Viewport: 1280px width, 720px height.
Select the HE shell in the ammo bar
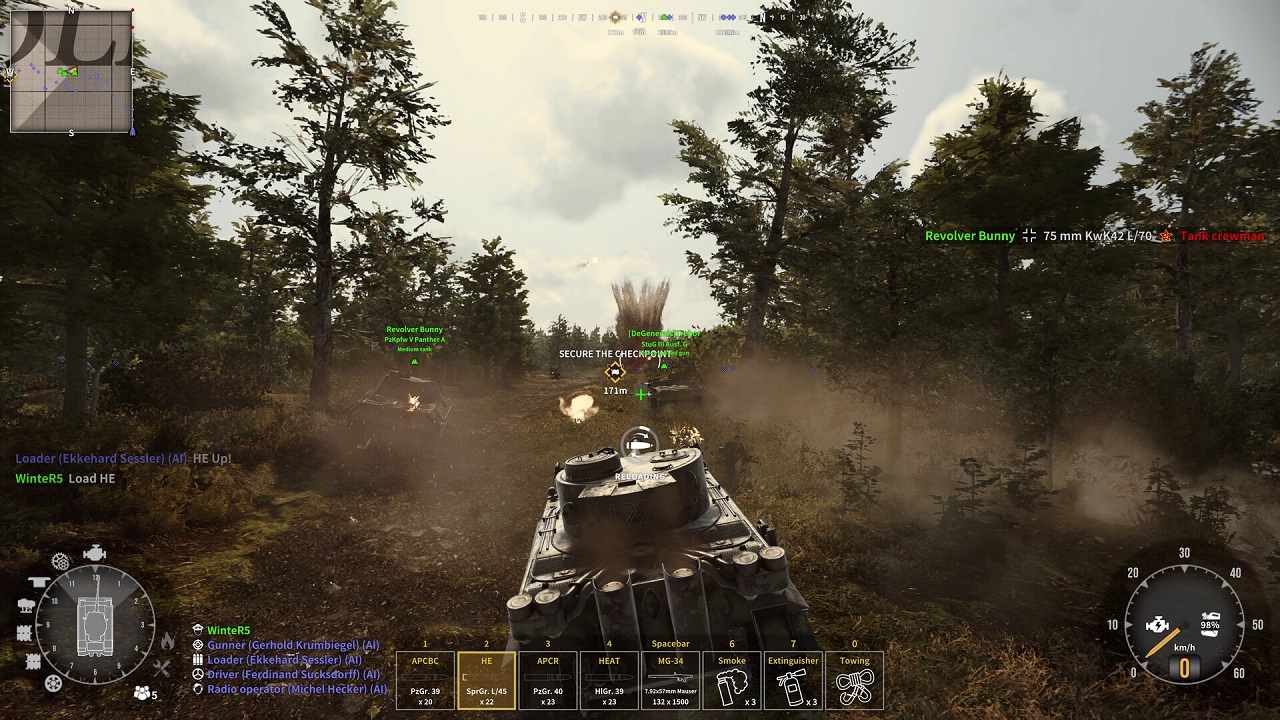[486, 678]
